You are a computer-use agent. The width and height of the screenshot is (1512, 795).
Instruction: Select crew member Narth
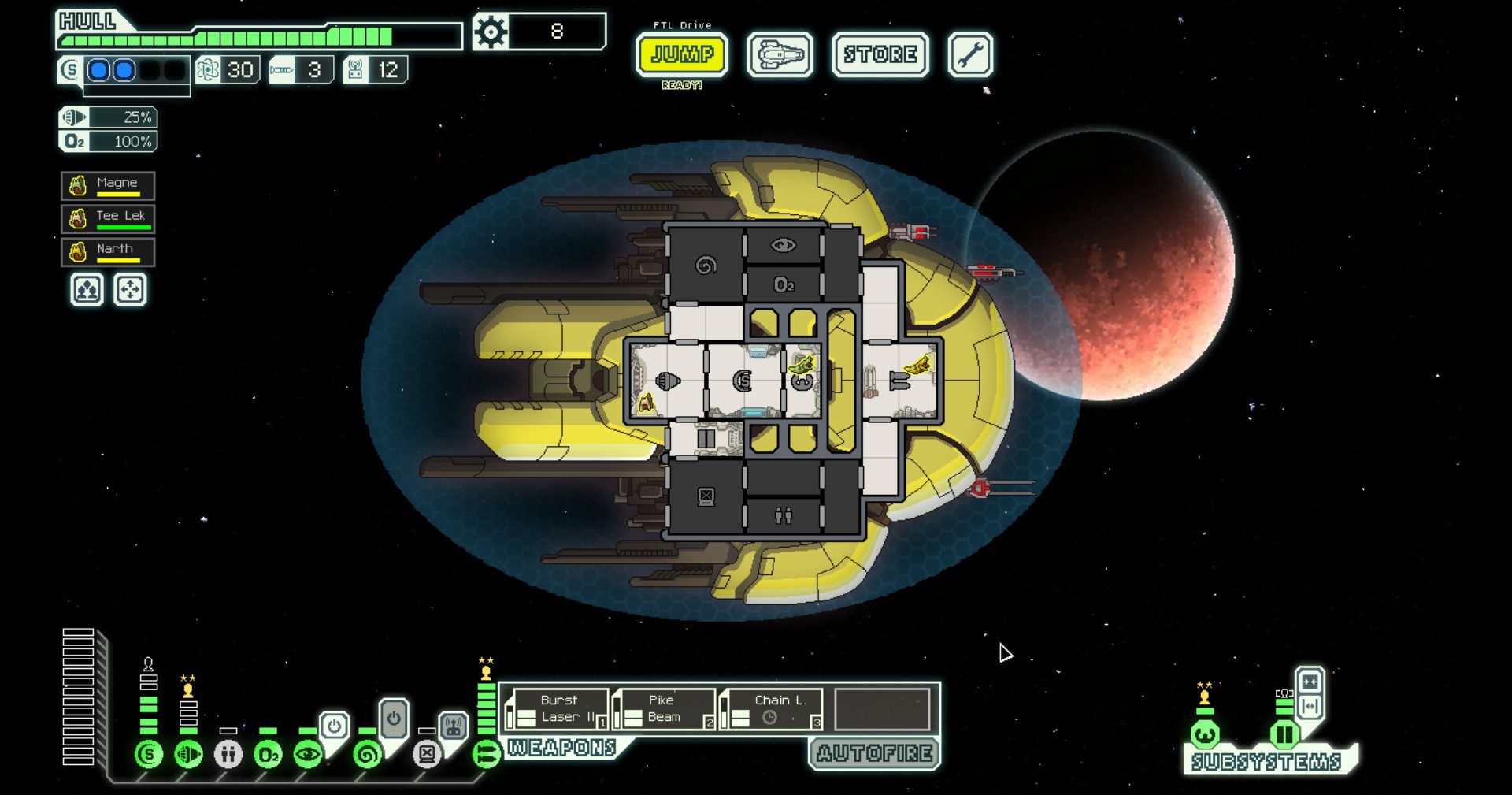[x=108, y=252]
